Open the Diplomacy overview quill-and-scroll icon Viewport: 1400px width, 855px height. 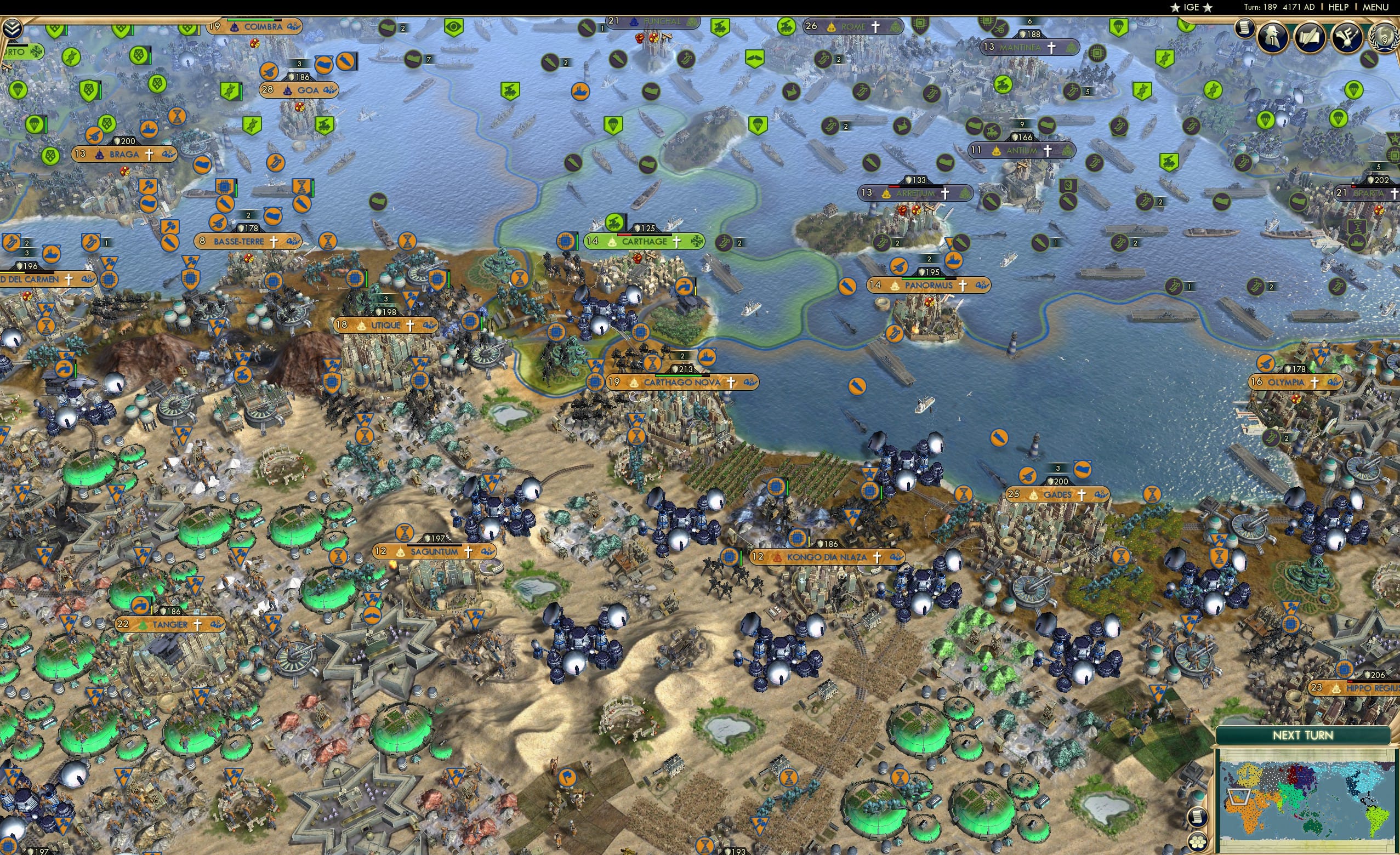tap(1311, 36)
